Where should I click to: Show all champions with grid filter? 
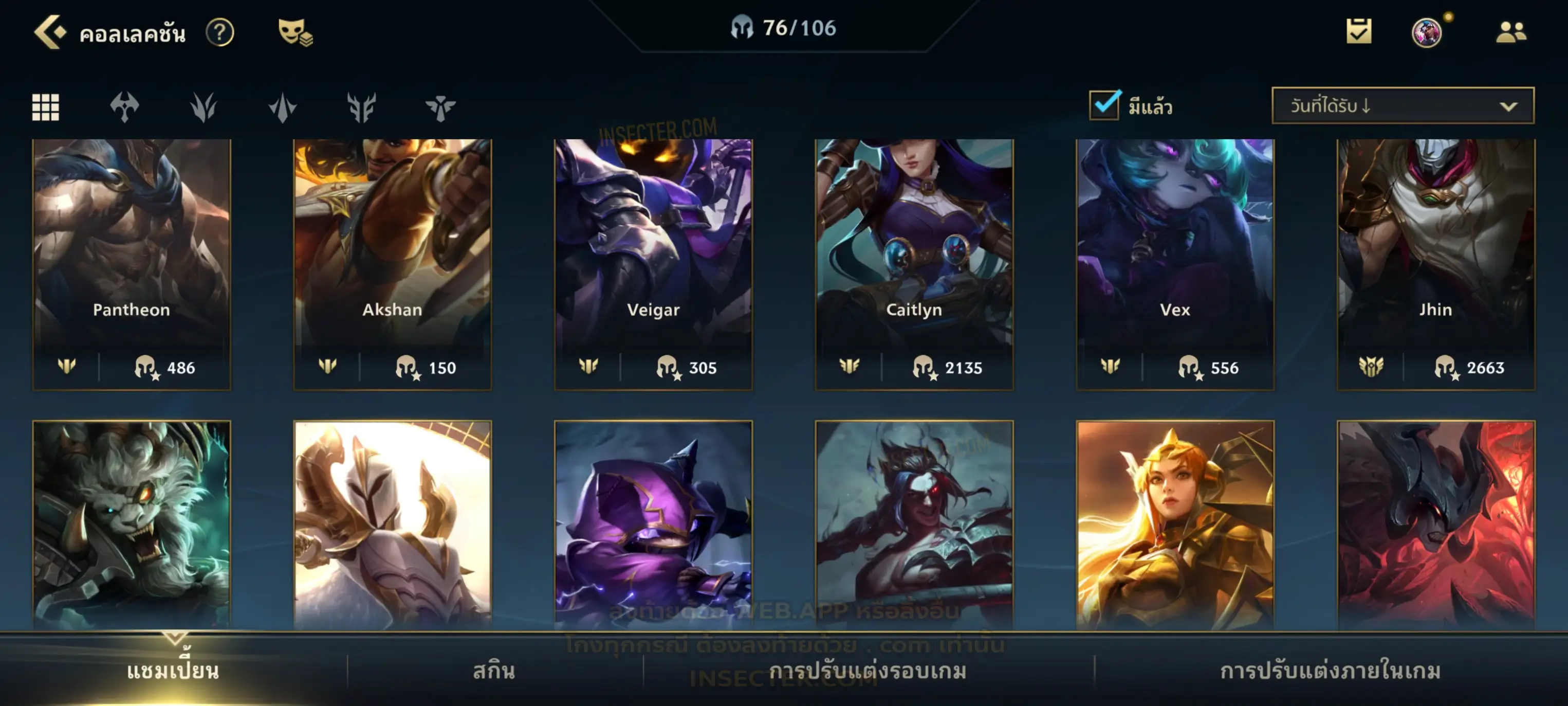coord(46,107)
